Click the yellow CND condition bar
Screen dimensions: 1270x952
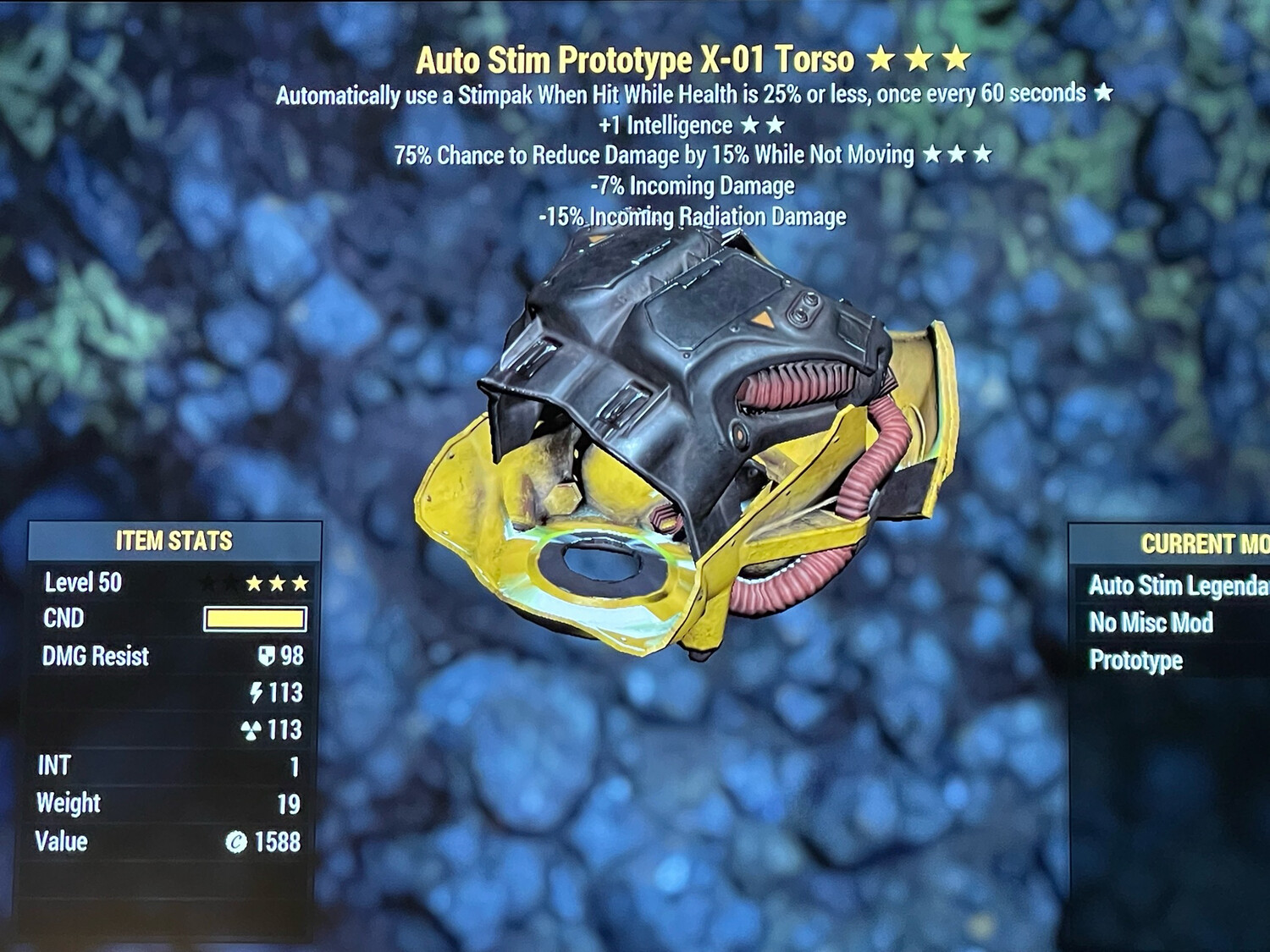(x=256, y=619)
